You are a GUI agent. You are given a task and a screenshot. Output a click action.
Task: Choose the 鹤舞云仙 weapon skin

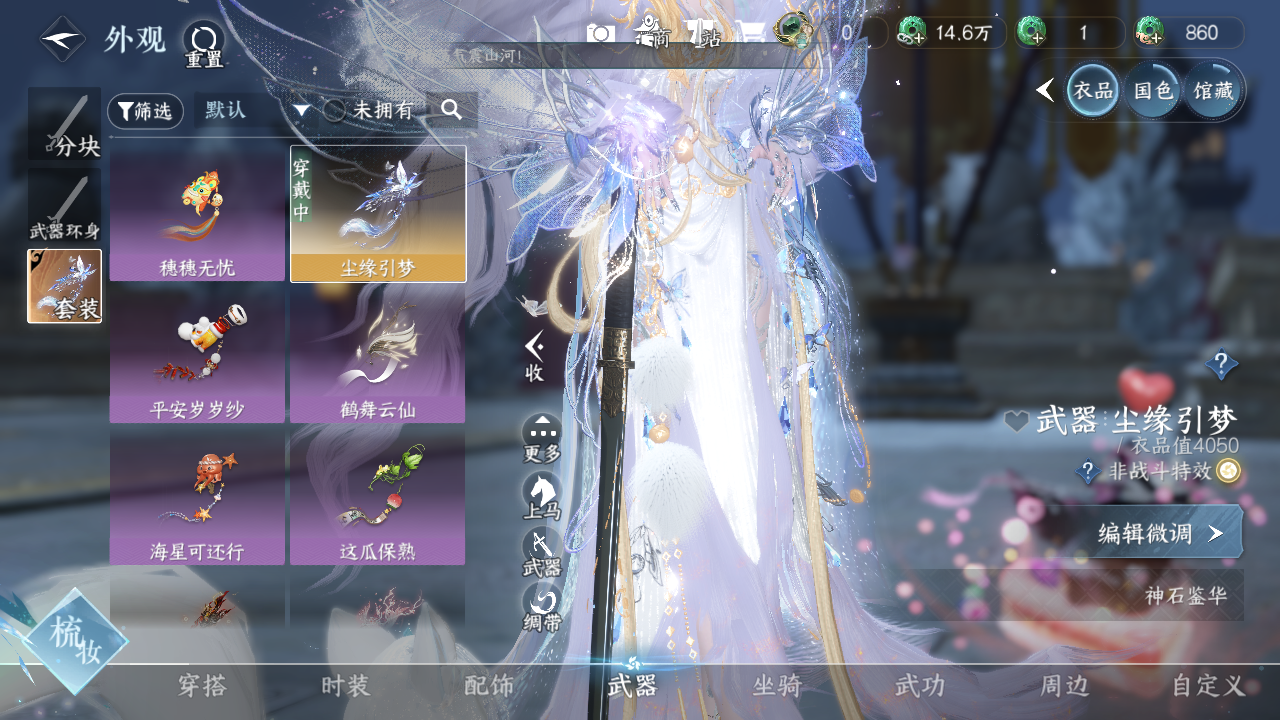[377, 355]
